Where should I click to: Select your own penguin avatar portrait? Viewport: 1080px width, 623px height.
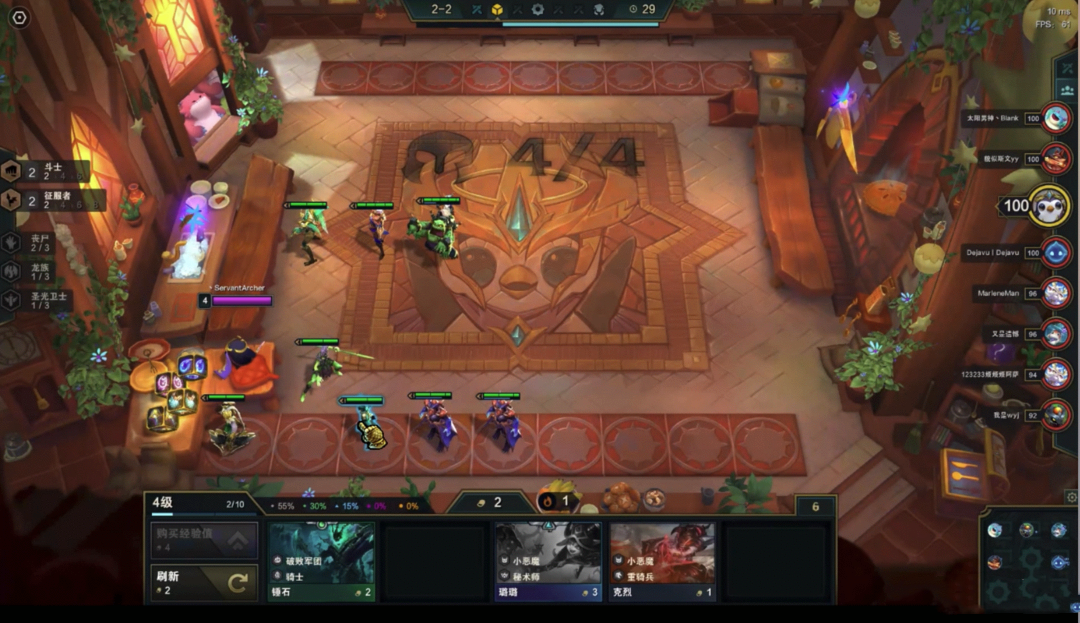[x=1048, y=205]
